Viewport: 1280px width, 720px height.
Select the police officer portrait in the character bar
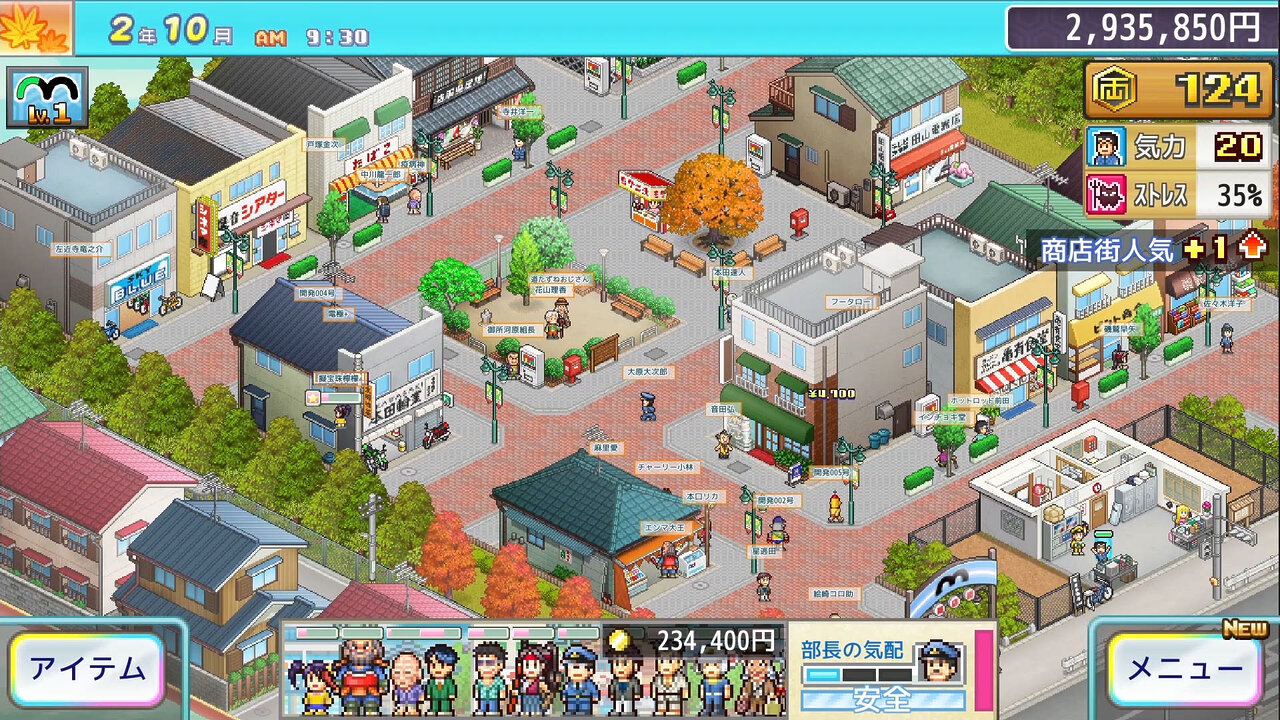coord(577,680)
